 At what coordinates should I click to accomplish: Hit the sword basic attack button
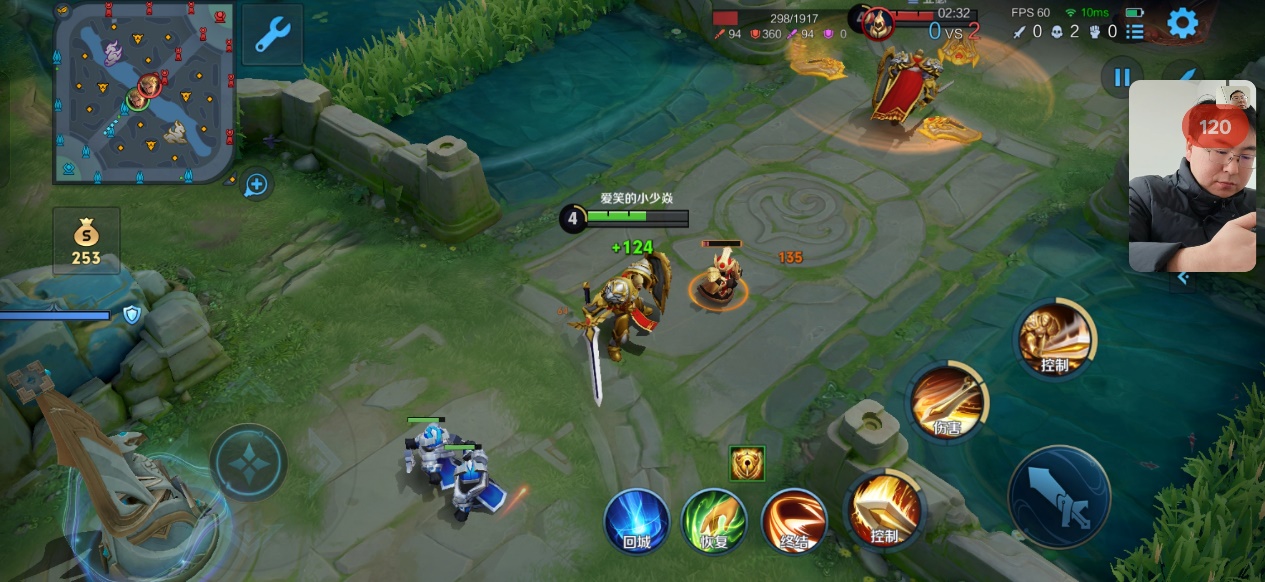(x=1059, y=497)
